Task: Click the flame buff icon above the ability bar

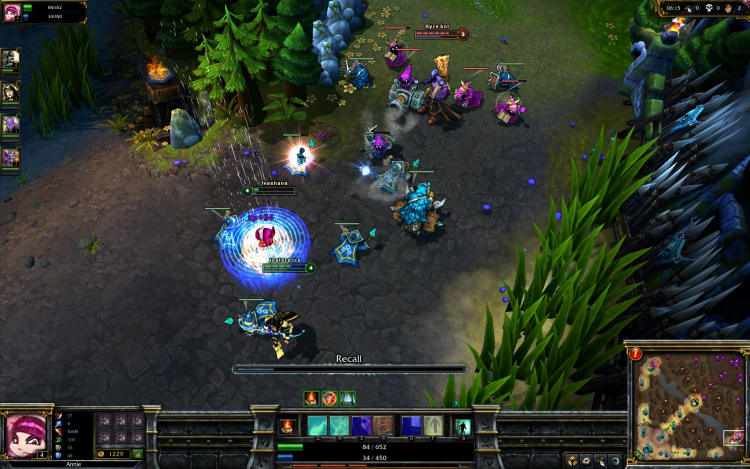Action: (x=311, y=398)
